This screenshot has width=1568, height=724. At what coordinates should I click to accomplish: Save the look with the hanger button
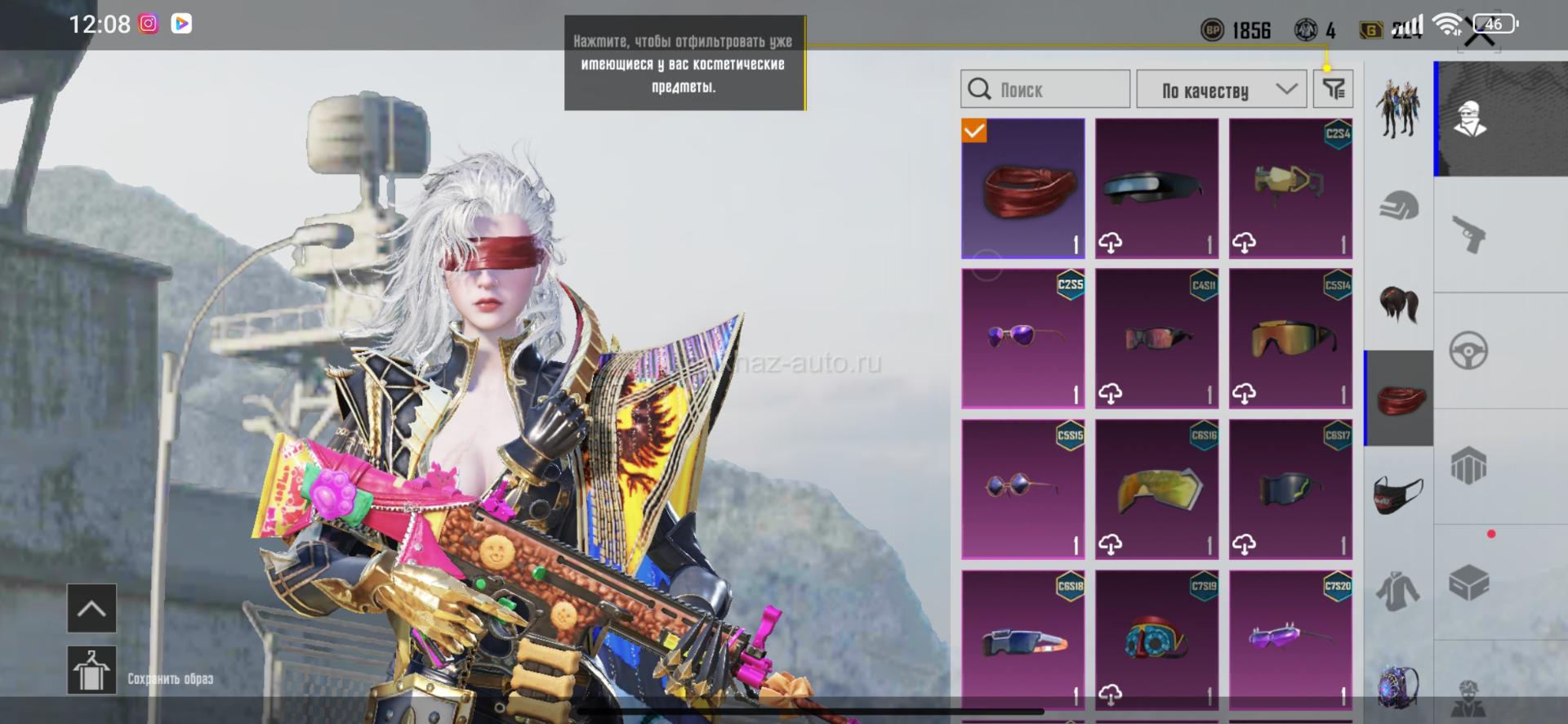tap(91, 670)
